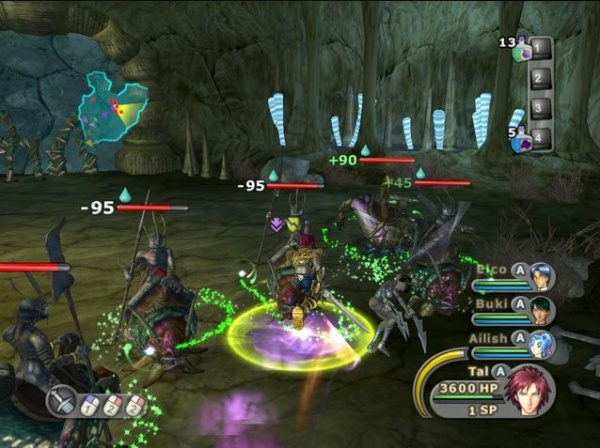Choose Ailish's party portrait
The height and width of the screenshot is (448, 600).
[x=542, y=344]
